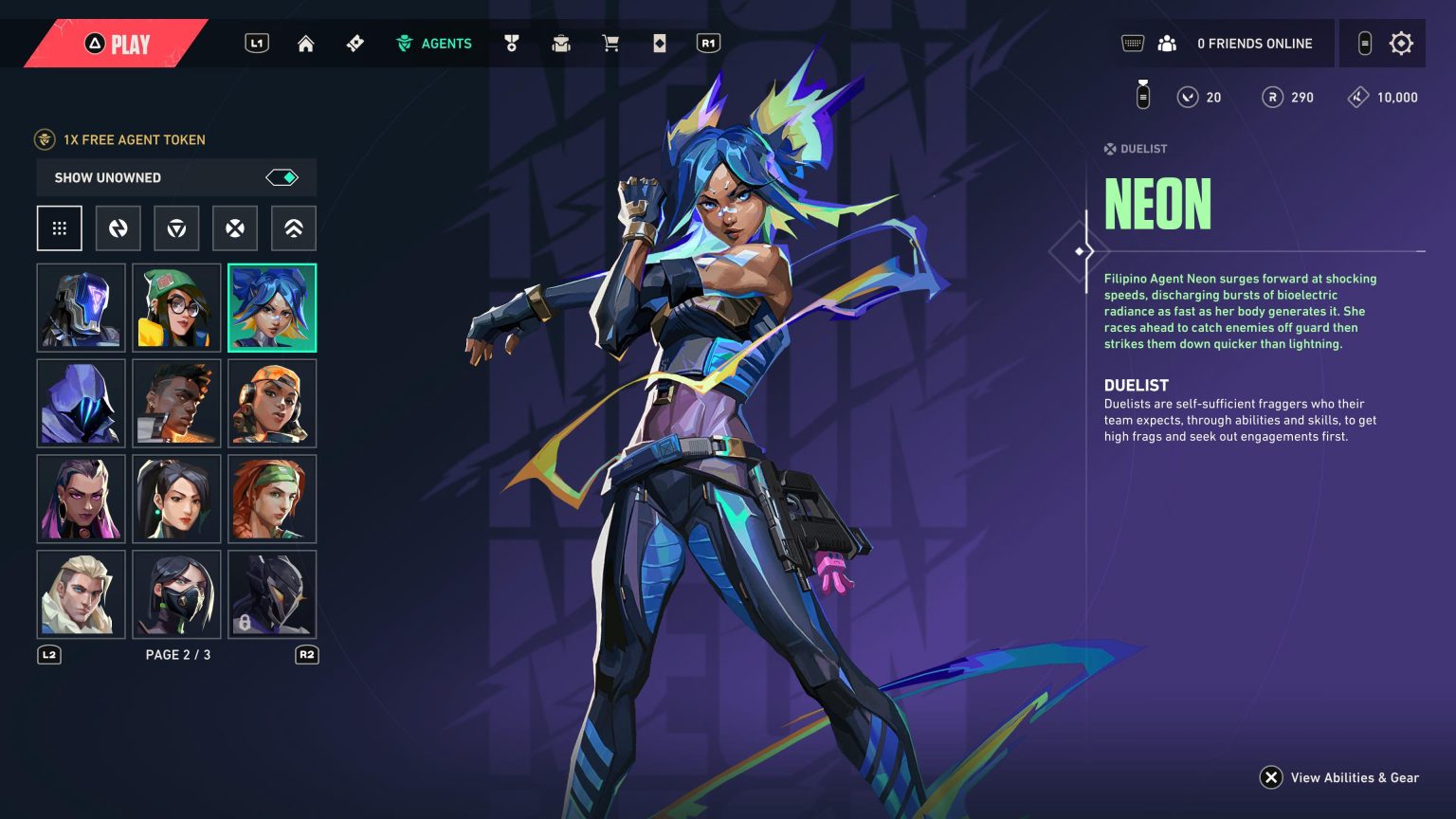Open the settings gear icon
The image size is (1456, 819).
tap(1401, 44)
